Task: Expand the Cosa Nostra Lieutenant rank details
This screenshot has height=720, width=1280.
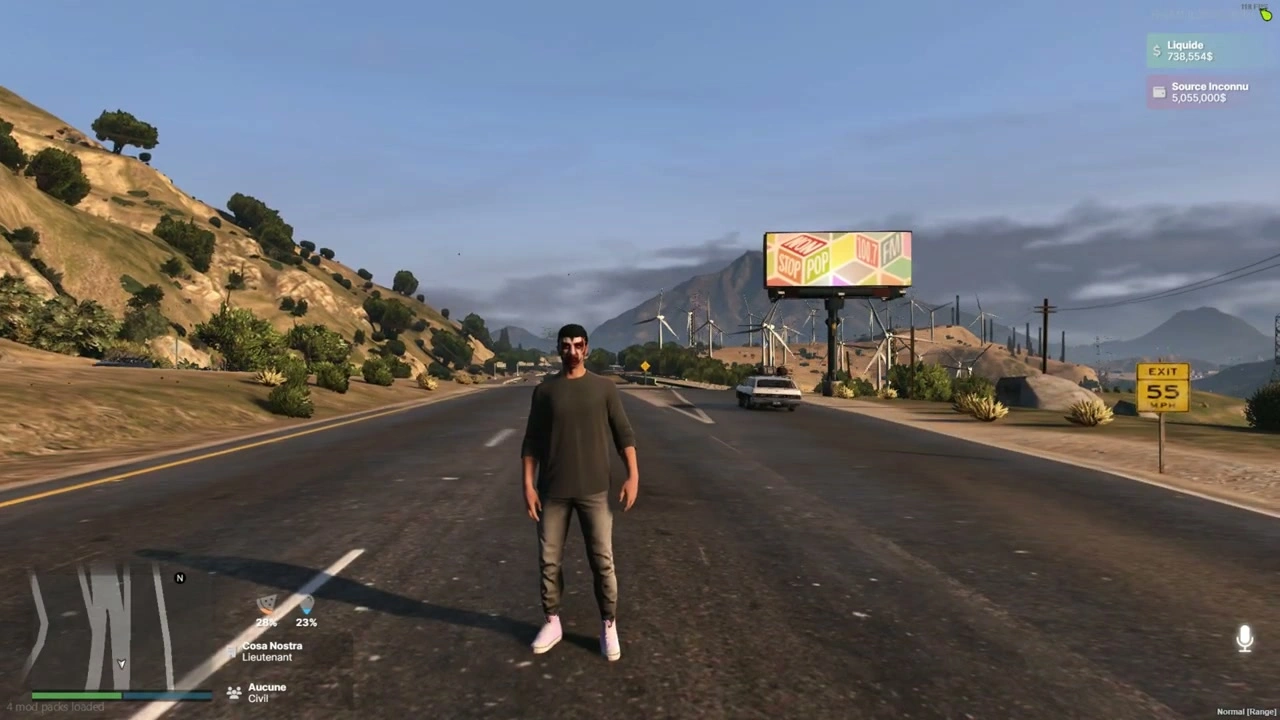Action: point(272,651)
